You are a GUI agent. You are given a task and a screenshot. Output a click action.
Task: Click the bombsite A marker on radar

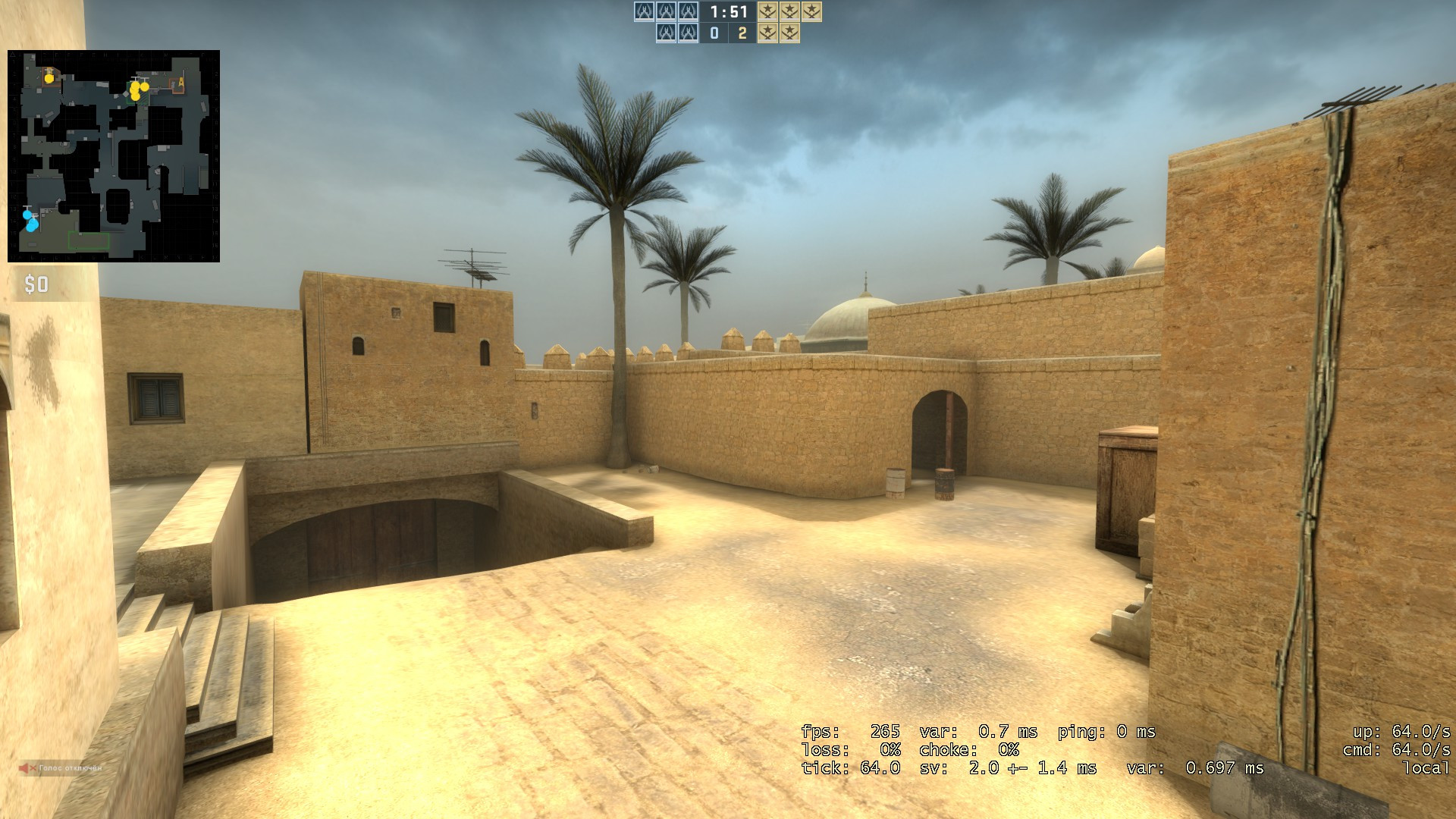pyautogui.click(x=181, y=83)
